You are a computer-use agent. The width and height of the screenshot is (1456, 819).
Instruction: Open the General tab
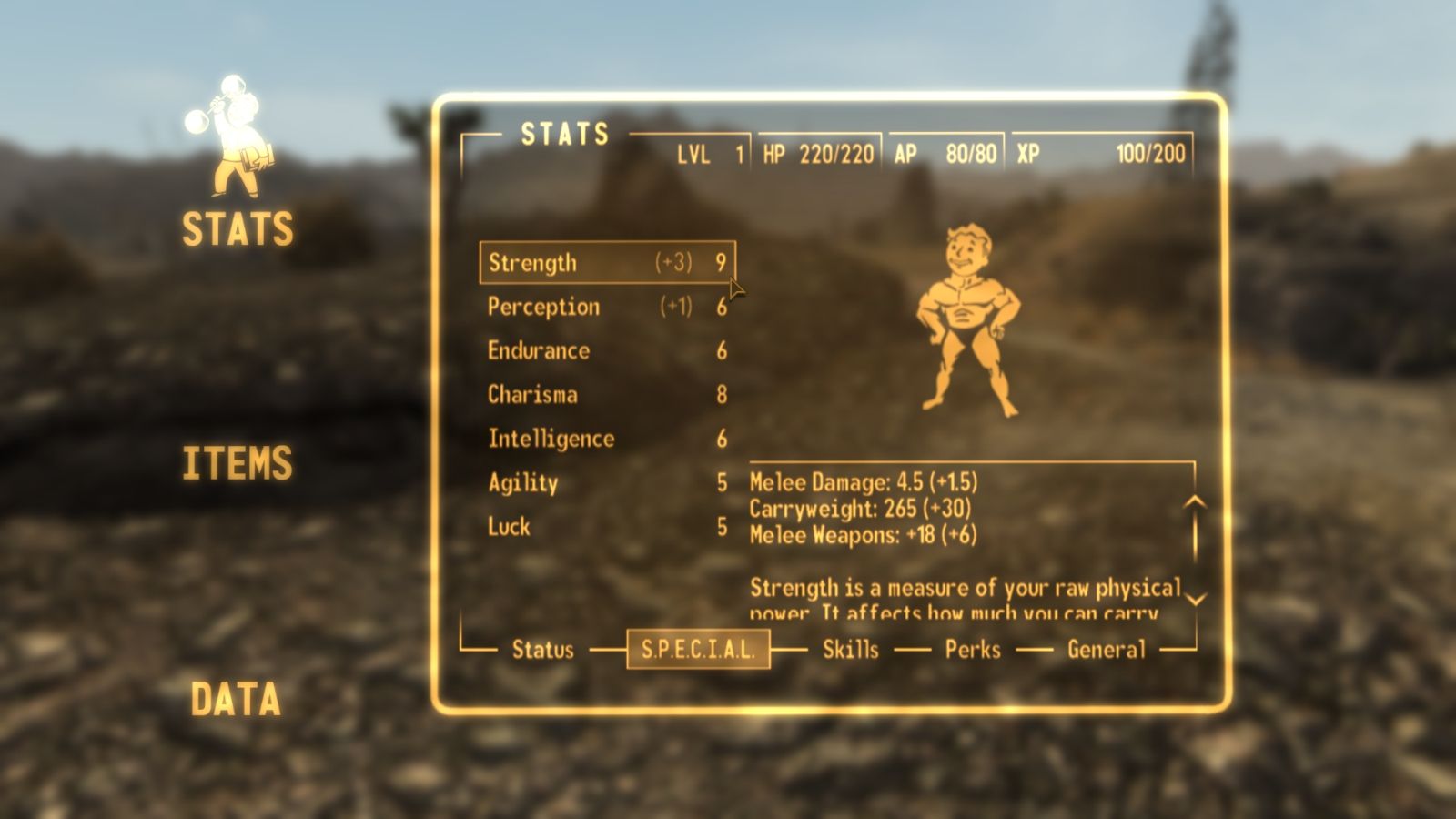click(1106, 649)
